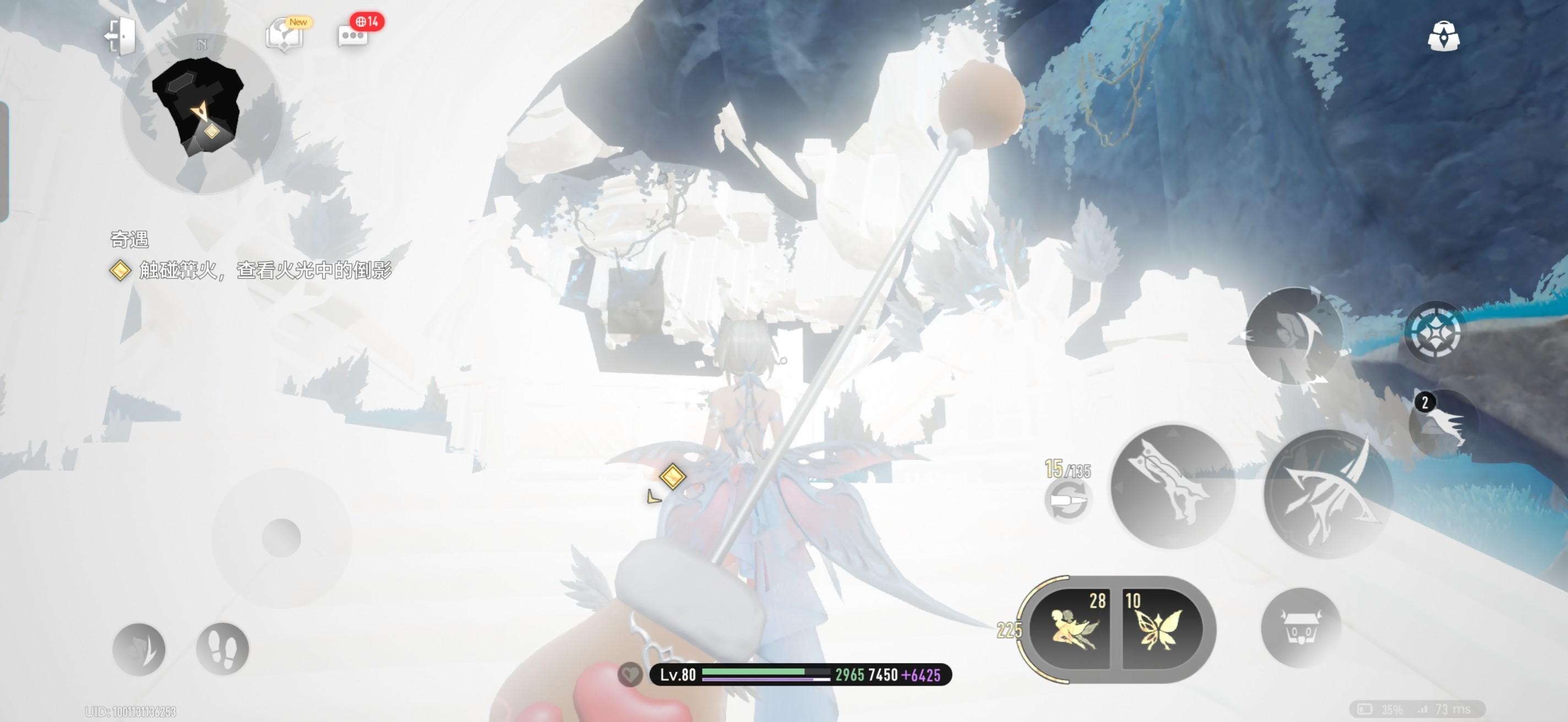This screenshot has height=722, width=1568.
Task: Activate the leaf dash button
Action: point(139,649)
